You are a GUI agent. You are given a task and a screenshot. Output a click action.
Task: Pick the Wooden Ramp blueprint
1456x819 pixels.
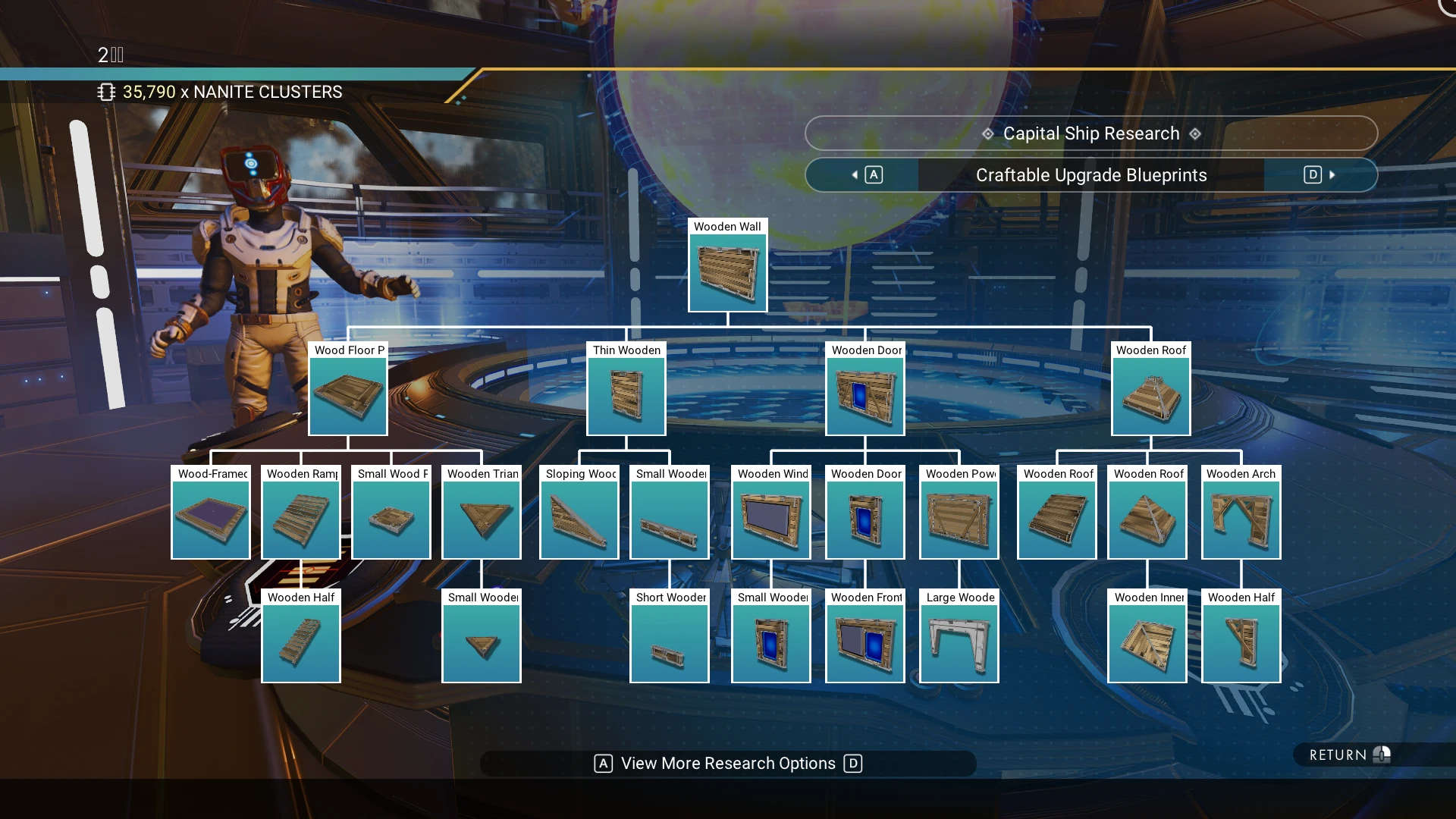click(301, 519)
